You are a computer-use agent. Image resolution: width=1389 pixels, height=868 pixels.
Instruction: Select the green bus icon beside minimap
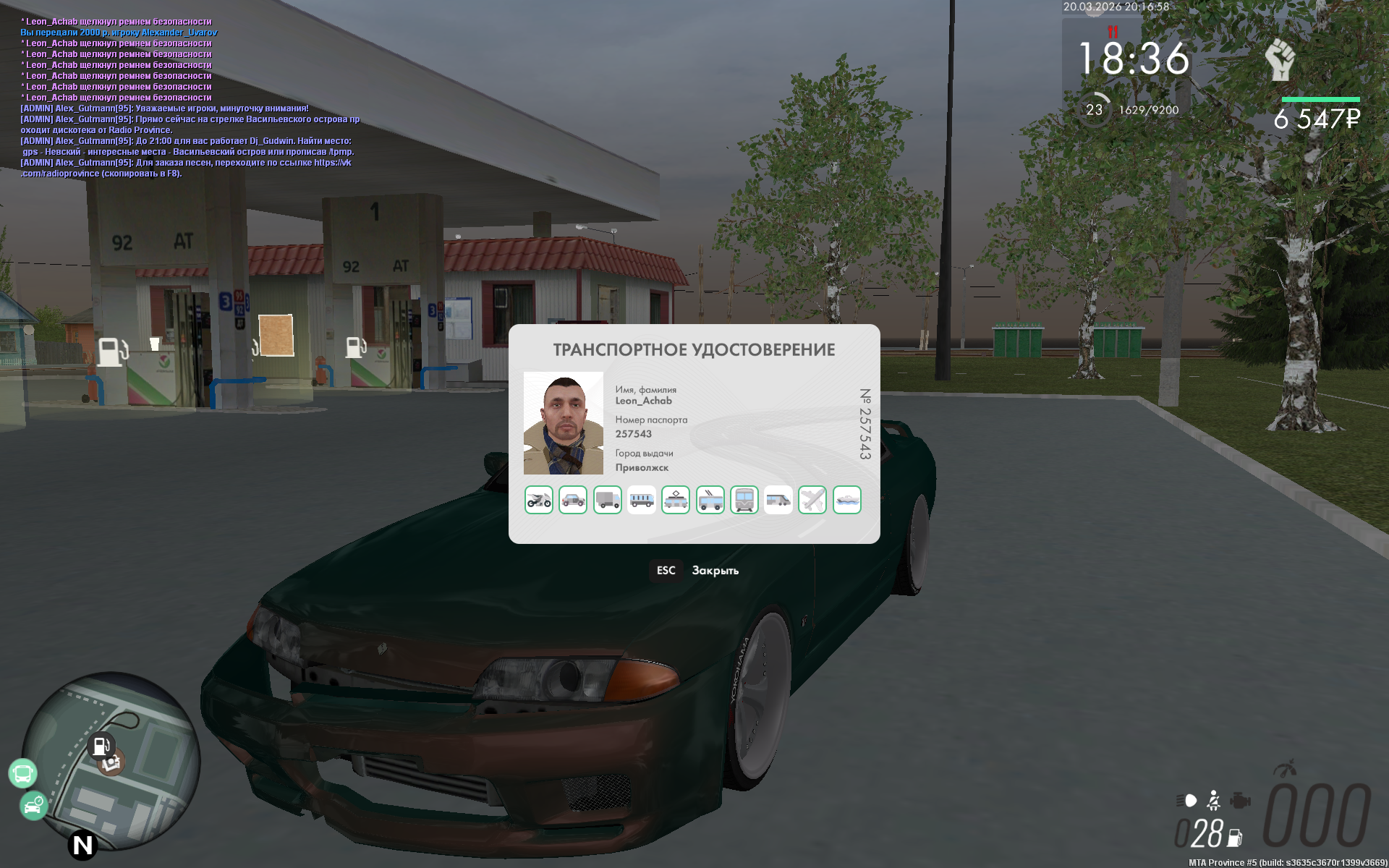[22, 773]
